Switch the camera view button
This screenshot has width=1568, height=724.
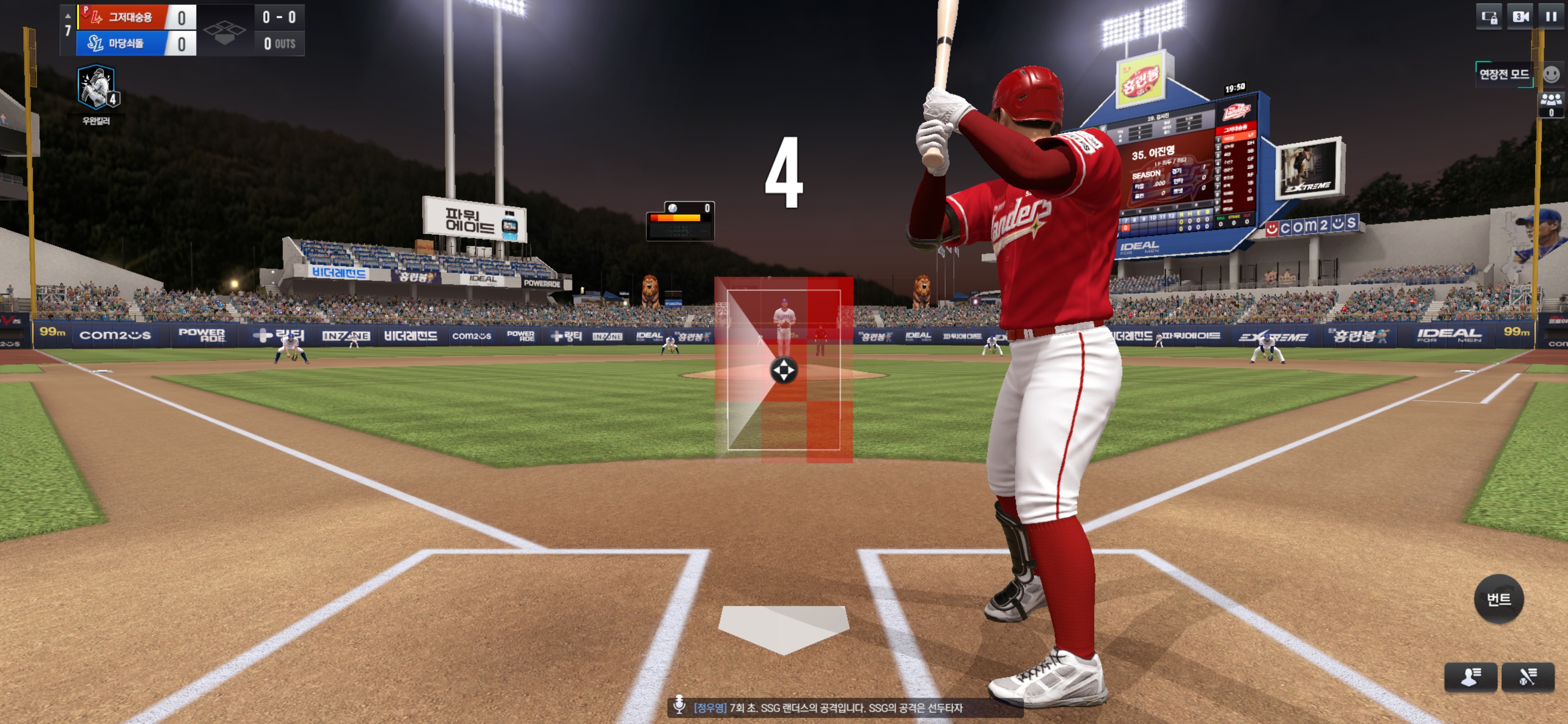[x=1520, y=17]
